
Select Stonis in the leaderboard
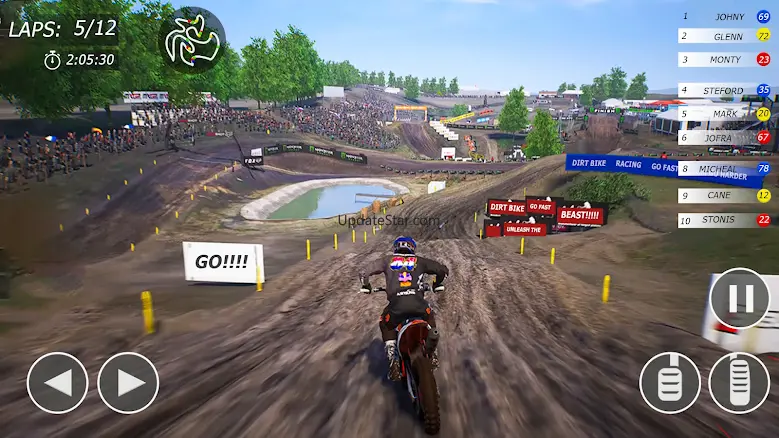coord(725,220)
